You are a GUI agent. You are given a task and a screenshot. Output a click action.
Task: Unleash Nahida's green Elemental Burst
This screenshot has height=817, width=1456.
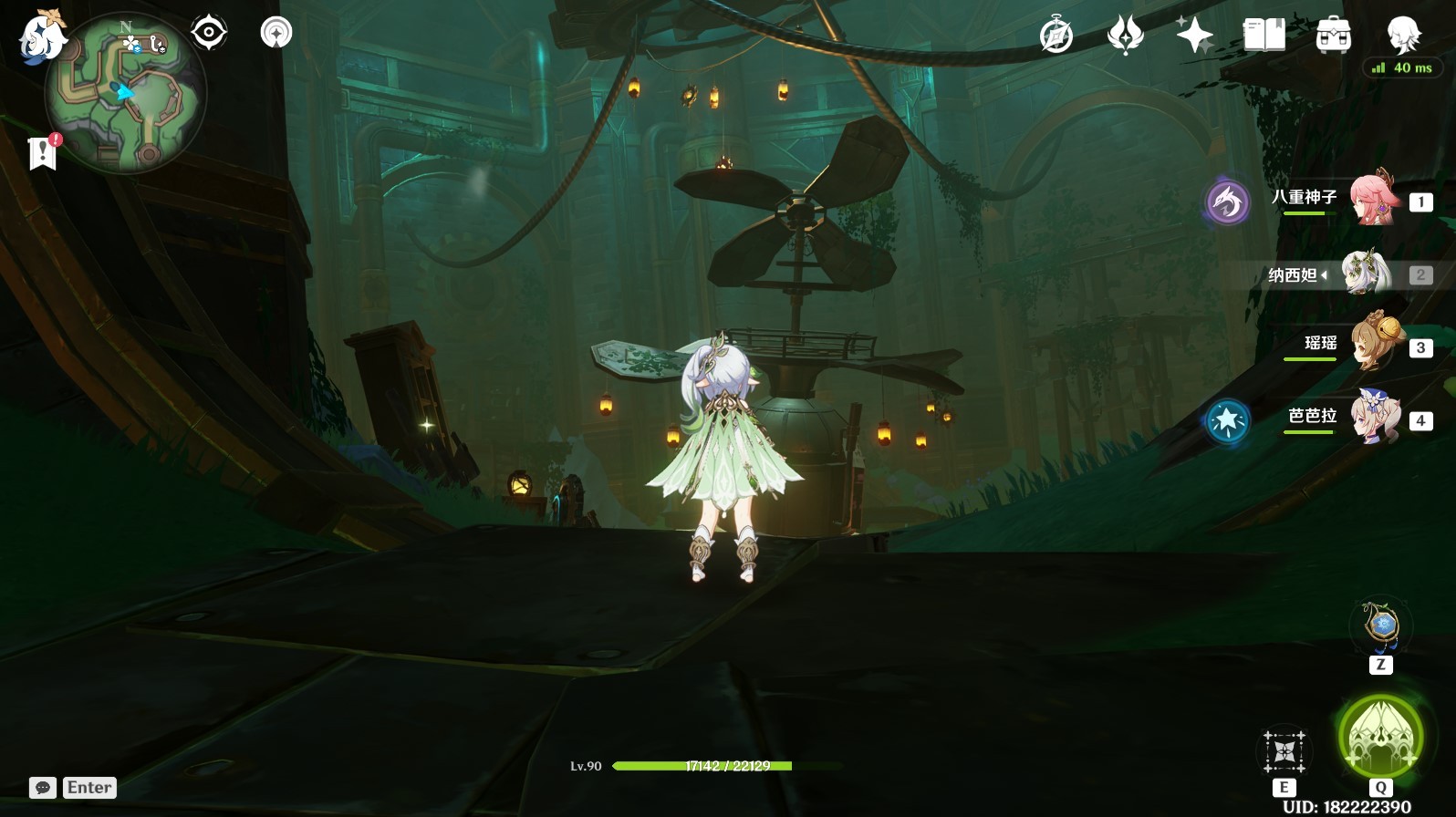coord(1380,737)
